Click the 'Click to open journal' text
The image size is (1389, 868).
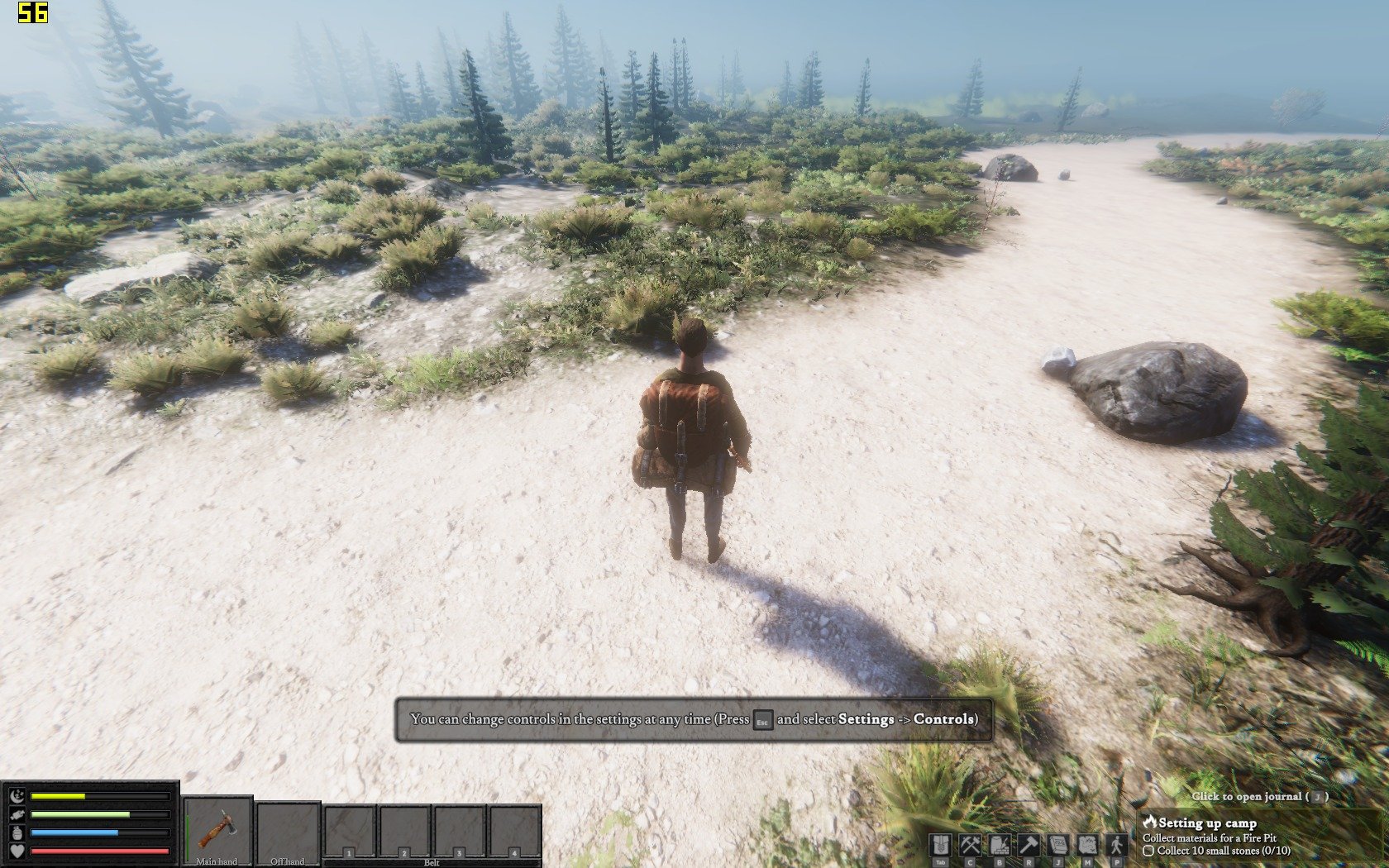click(x=1259, y=796)
